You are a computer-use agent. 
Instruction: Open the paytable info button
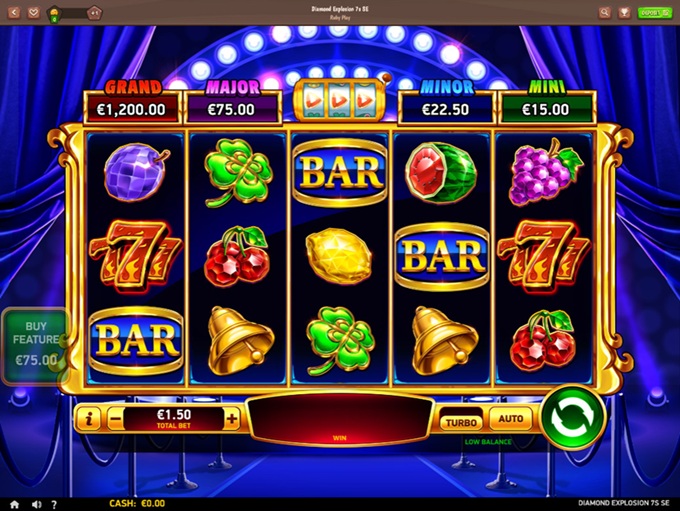point(89,419)
